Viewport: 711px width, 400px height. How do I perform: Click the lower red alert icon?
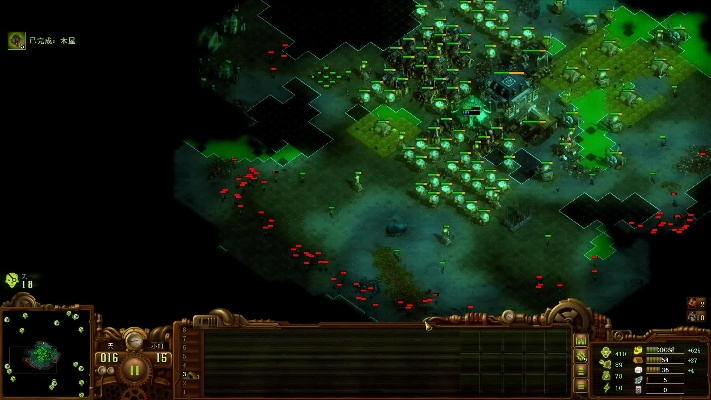click(x=695, y=316)
